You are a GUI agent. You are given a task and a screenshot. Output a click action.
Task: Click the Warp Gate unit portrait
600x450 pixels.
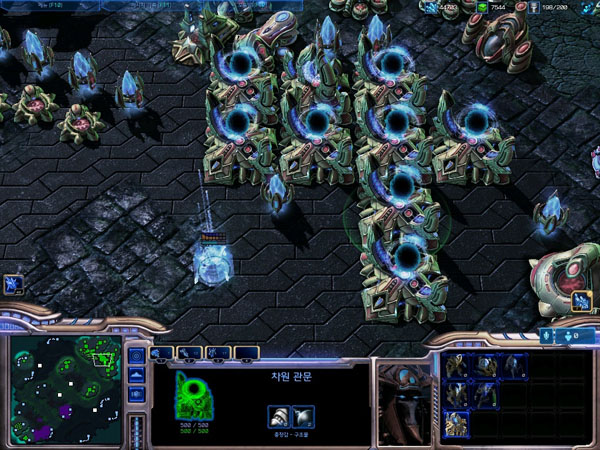tap(403, 400)
